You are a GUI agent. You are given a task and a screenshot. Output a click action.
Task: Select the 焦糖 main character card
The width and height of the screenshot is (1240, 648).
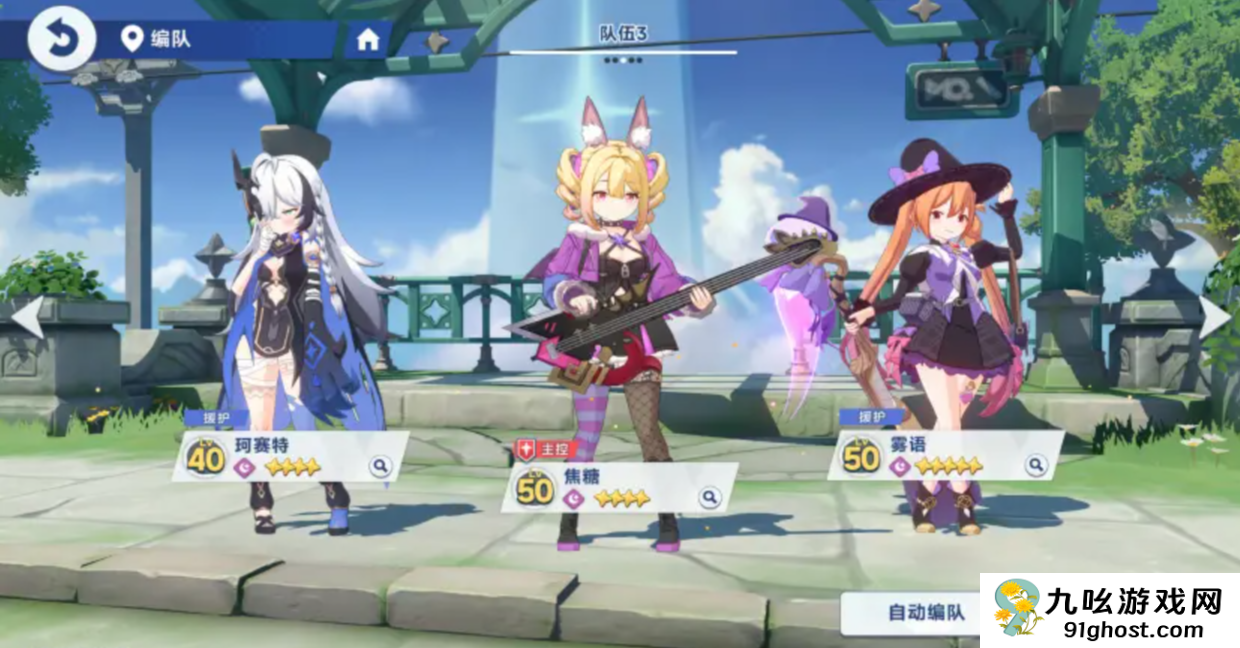(x=610, y=488)
